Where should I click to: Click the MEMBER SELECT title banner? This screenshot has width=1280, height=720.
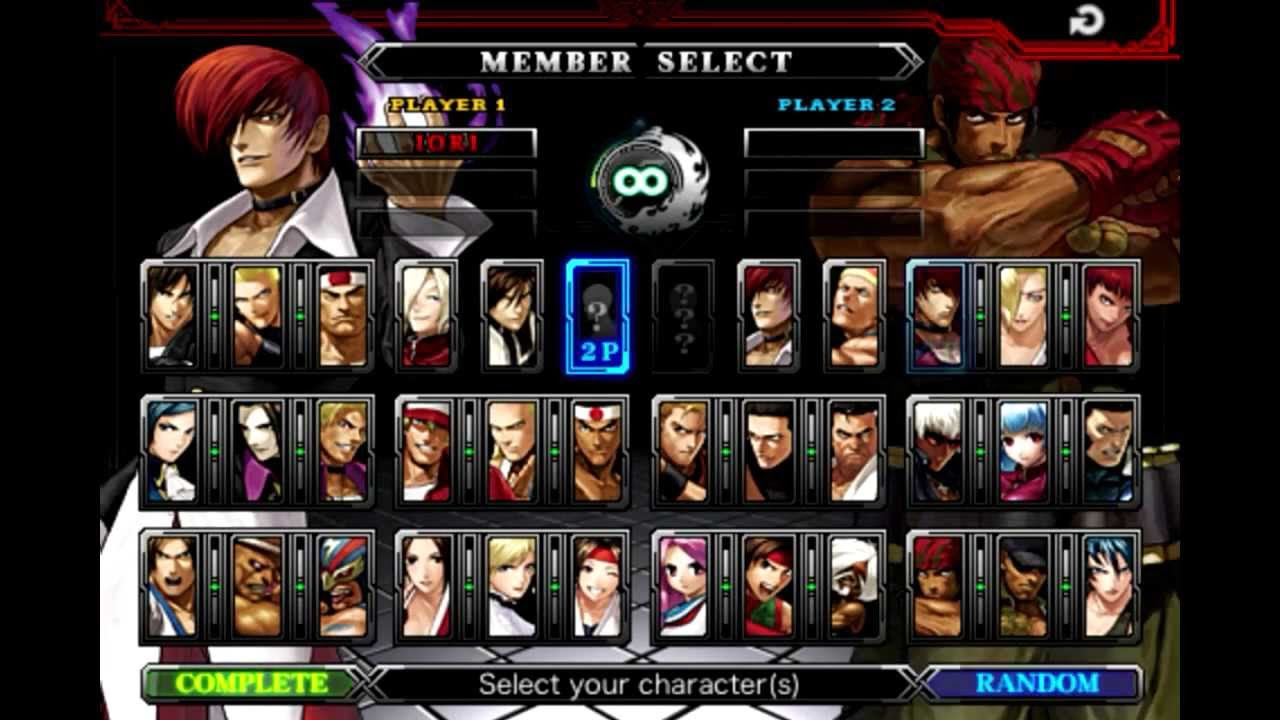pyautogui.click(x=637, y=62)
